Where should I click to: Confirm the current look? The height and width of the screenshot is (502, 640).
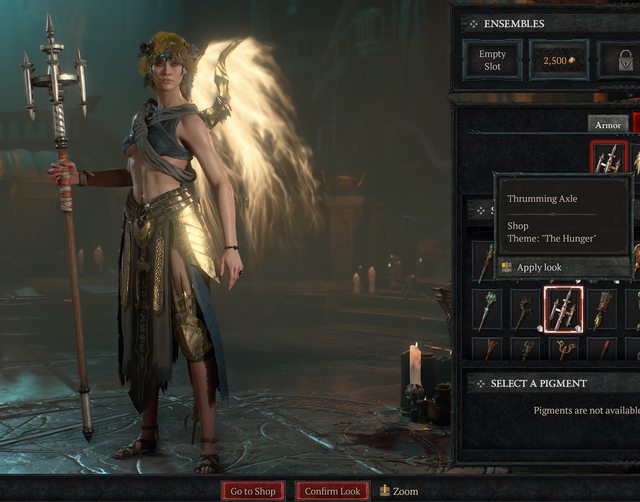click(333, 491)
